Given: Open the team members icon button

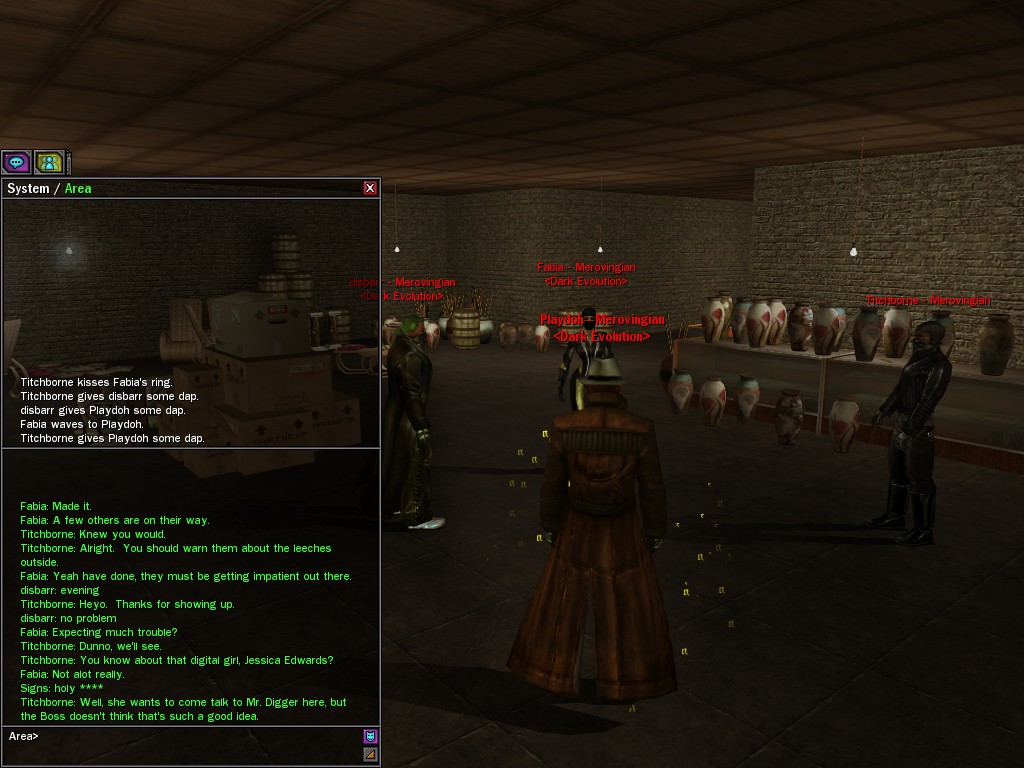Looking at the screenshot, I should click(x=49, y=162).
